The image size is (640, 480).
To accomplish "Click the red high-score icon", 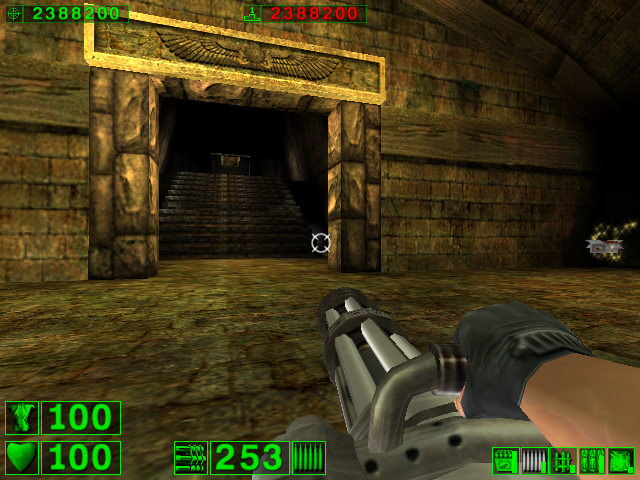I will (x=253, y=13).
